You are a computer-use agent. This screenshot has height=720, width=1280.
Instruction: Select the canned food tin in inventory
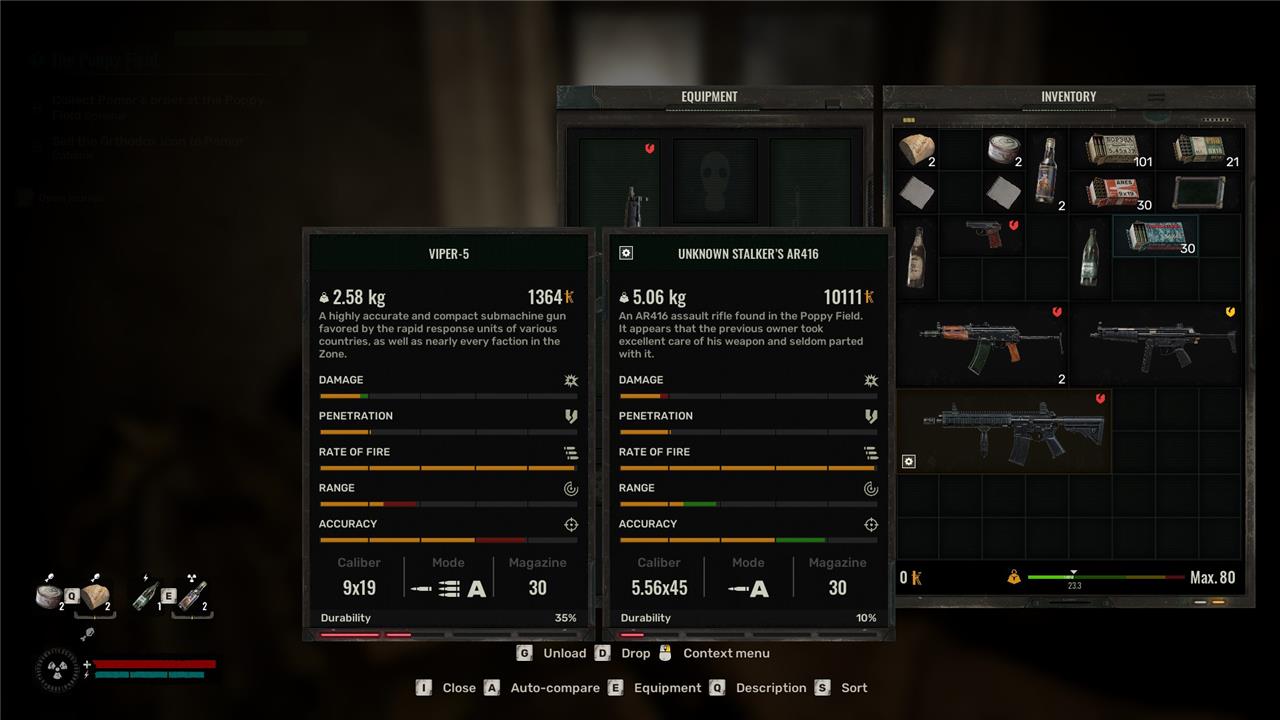pyautogui.click(x=1003, y=150)
